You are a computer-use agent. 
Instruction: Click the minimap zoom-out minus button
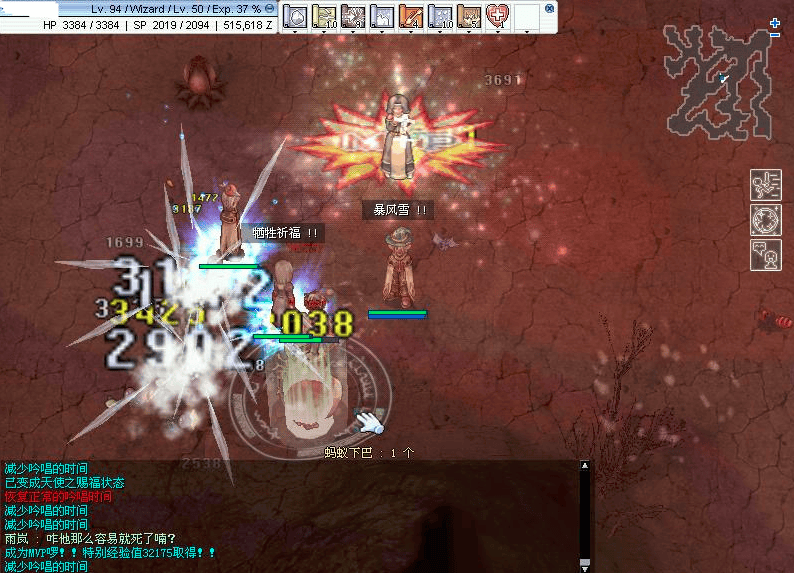coord(775,35)
